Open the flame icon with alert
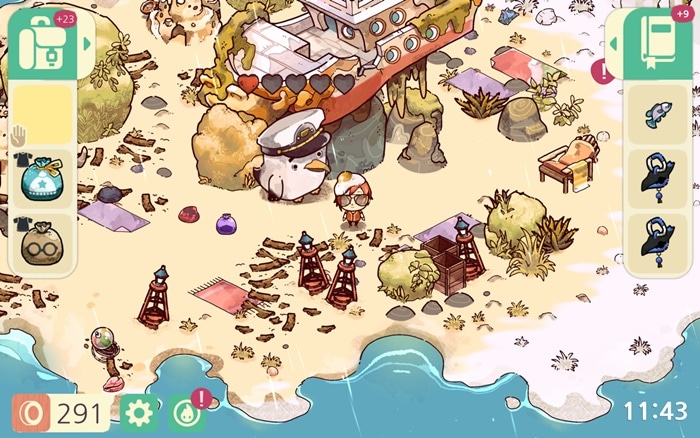Viewport: 700px width, 438px height. tap(186, 412)
